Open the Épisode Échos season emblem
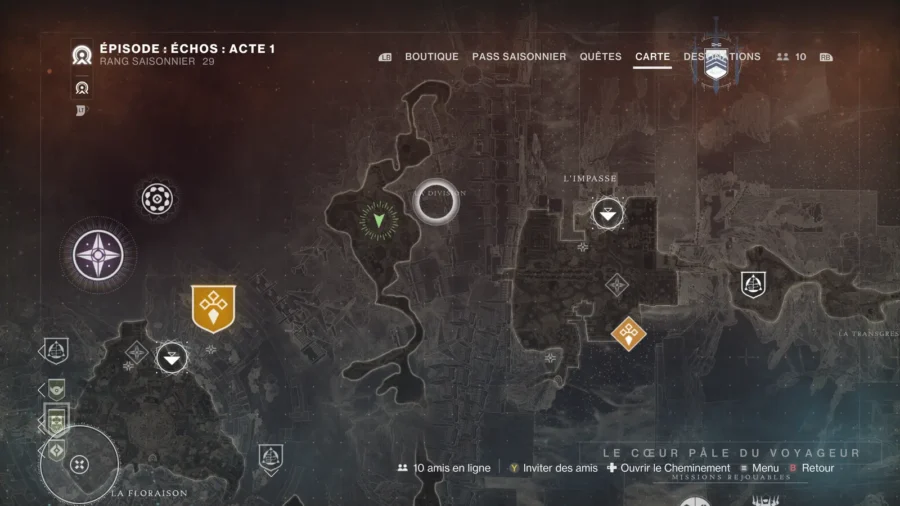 [x=82, y=56]
